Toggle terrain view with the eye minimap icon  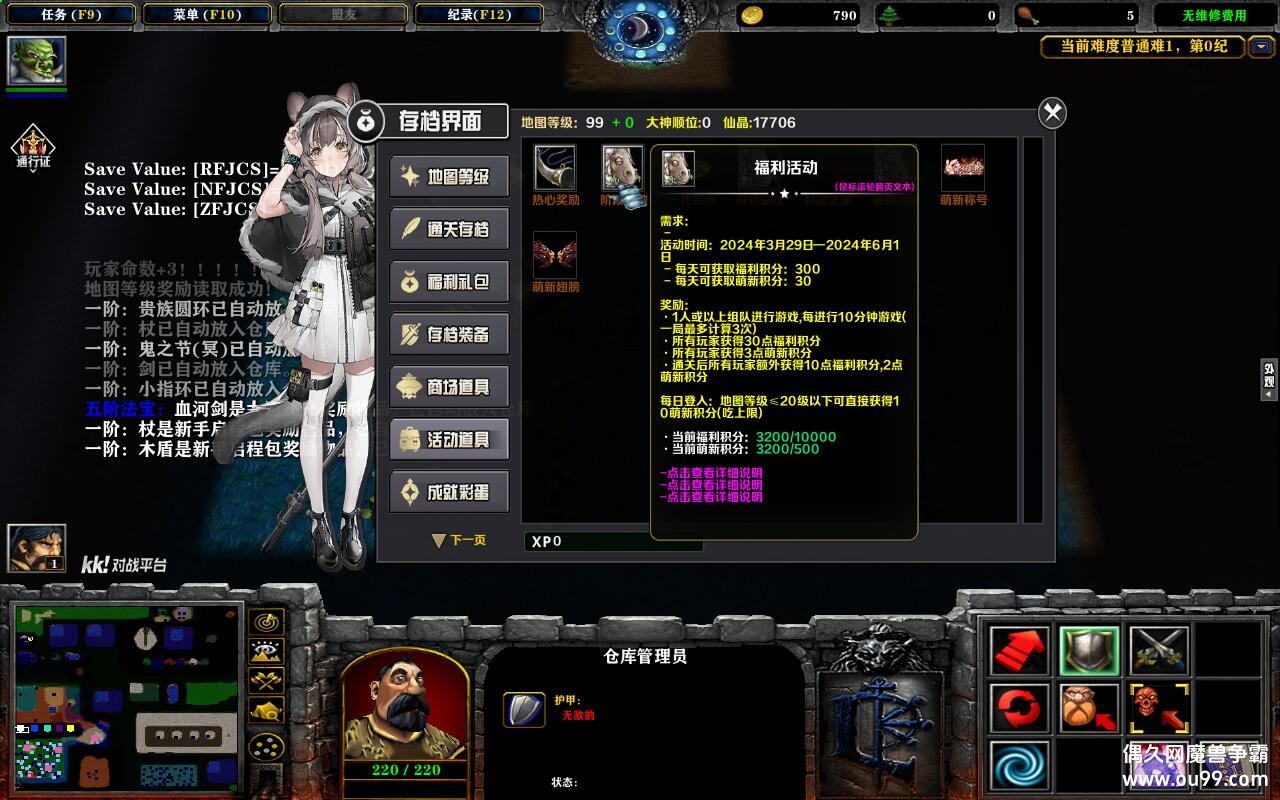tap(265, 650)
